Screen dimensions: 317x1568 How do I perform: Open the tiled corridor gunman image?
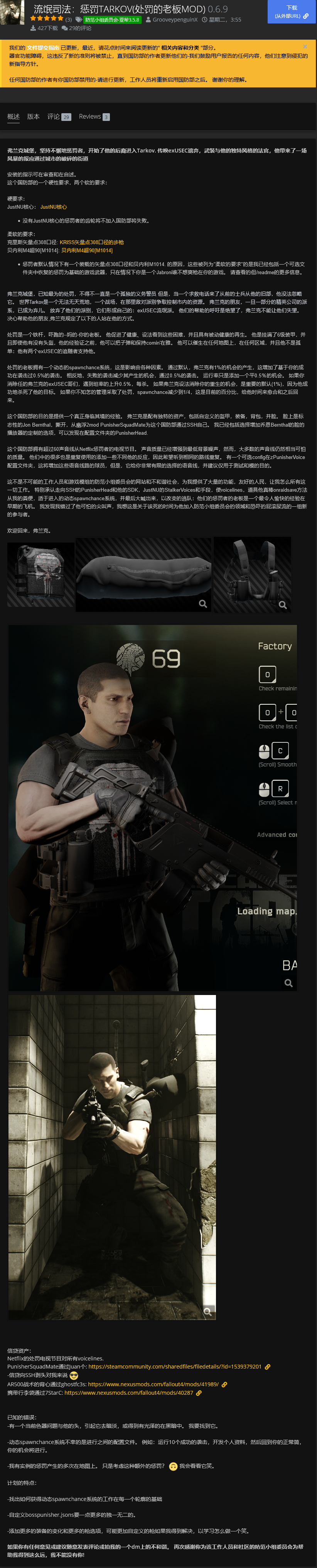(x=112, y=1156)
